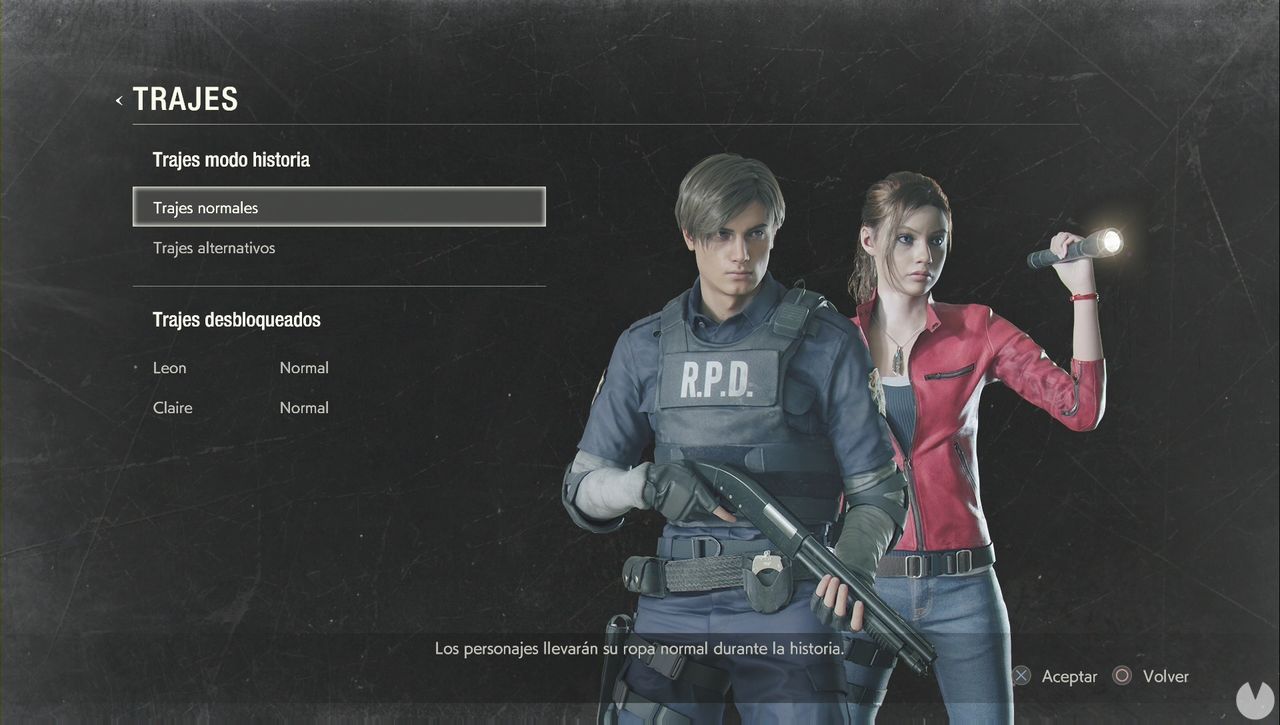Click the TRAJES title heading

click(185, 98)
